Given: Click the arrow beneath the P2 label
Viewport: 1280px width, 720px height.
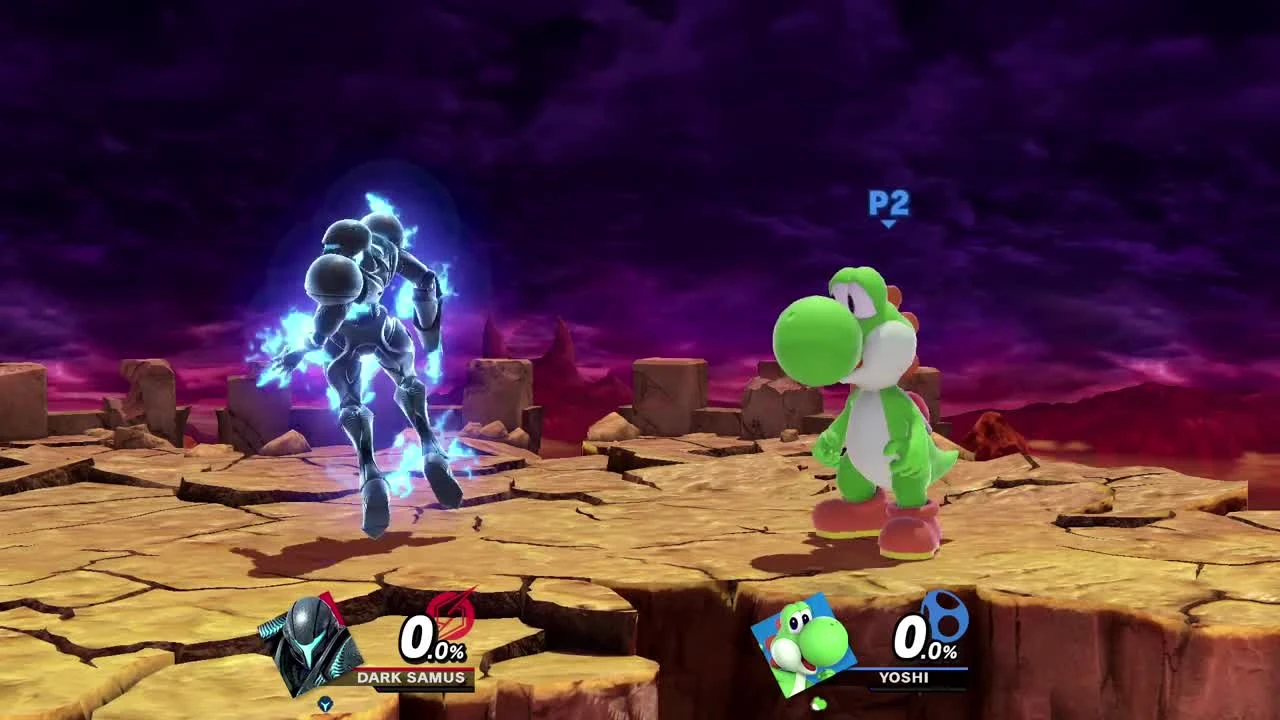Looking at the screenshot, I should coord(889,226).
